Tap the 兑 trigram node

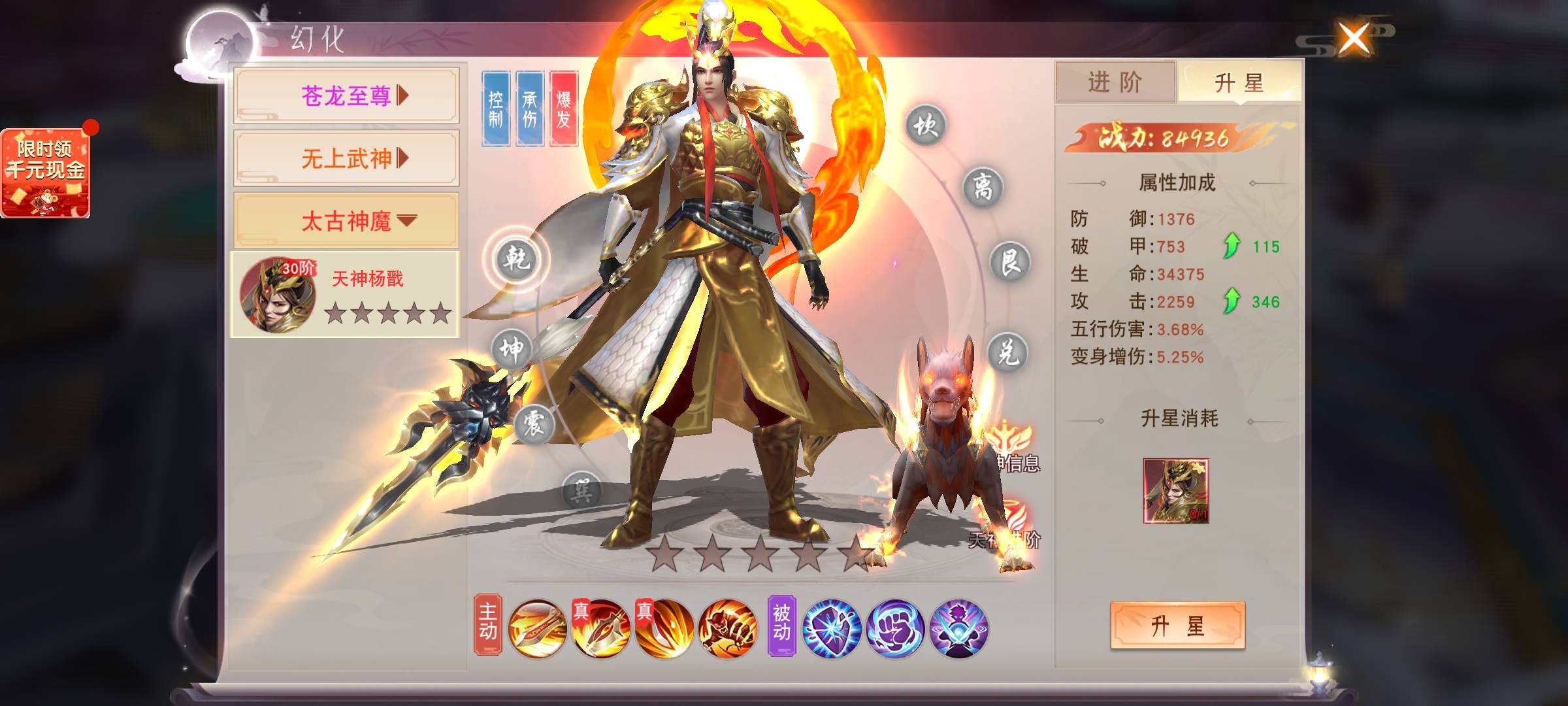1007,353
